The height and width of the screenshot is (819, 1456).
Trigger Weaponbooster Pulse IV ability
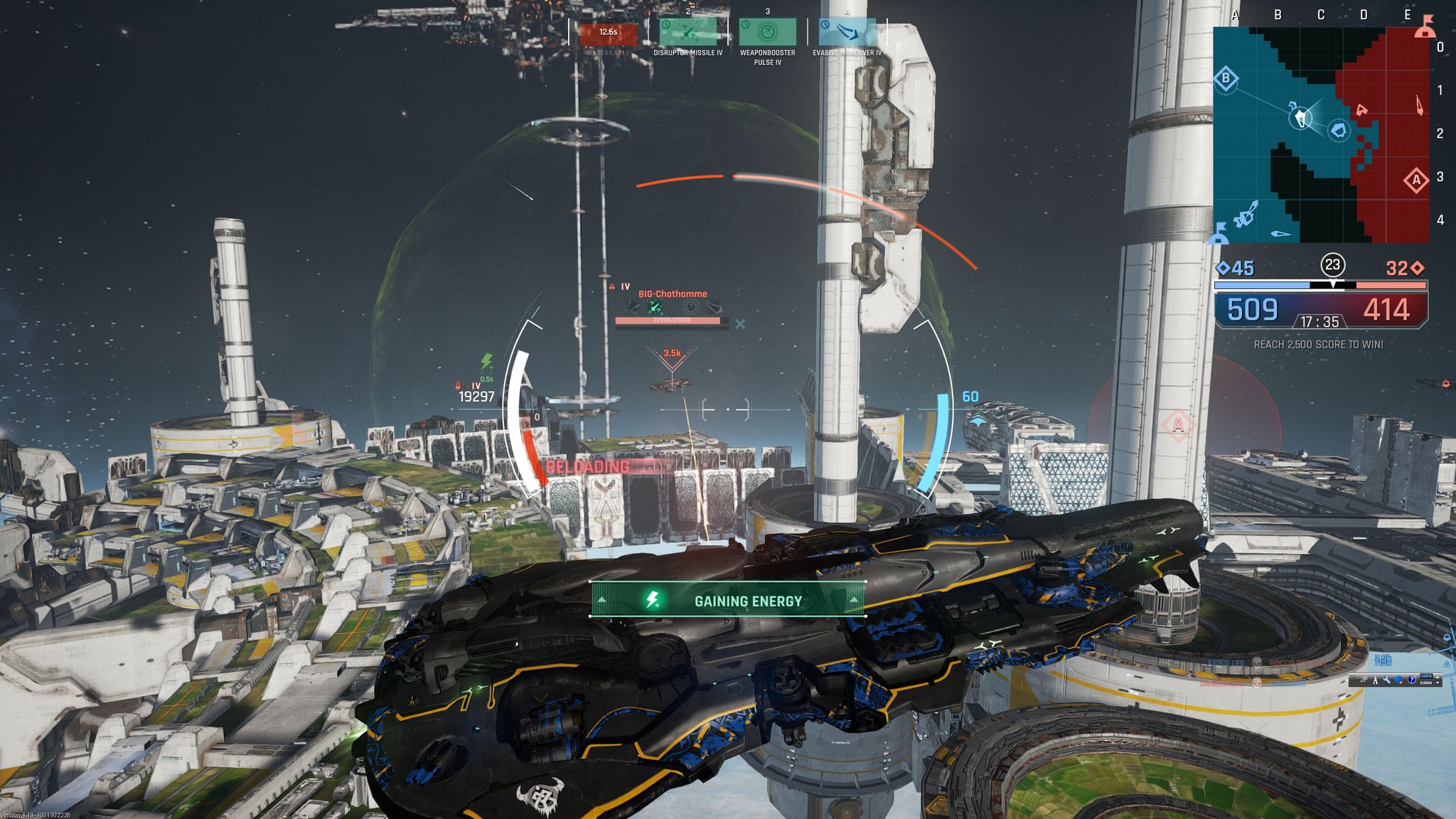pyautogui.click(x=767, y=32)
